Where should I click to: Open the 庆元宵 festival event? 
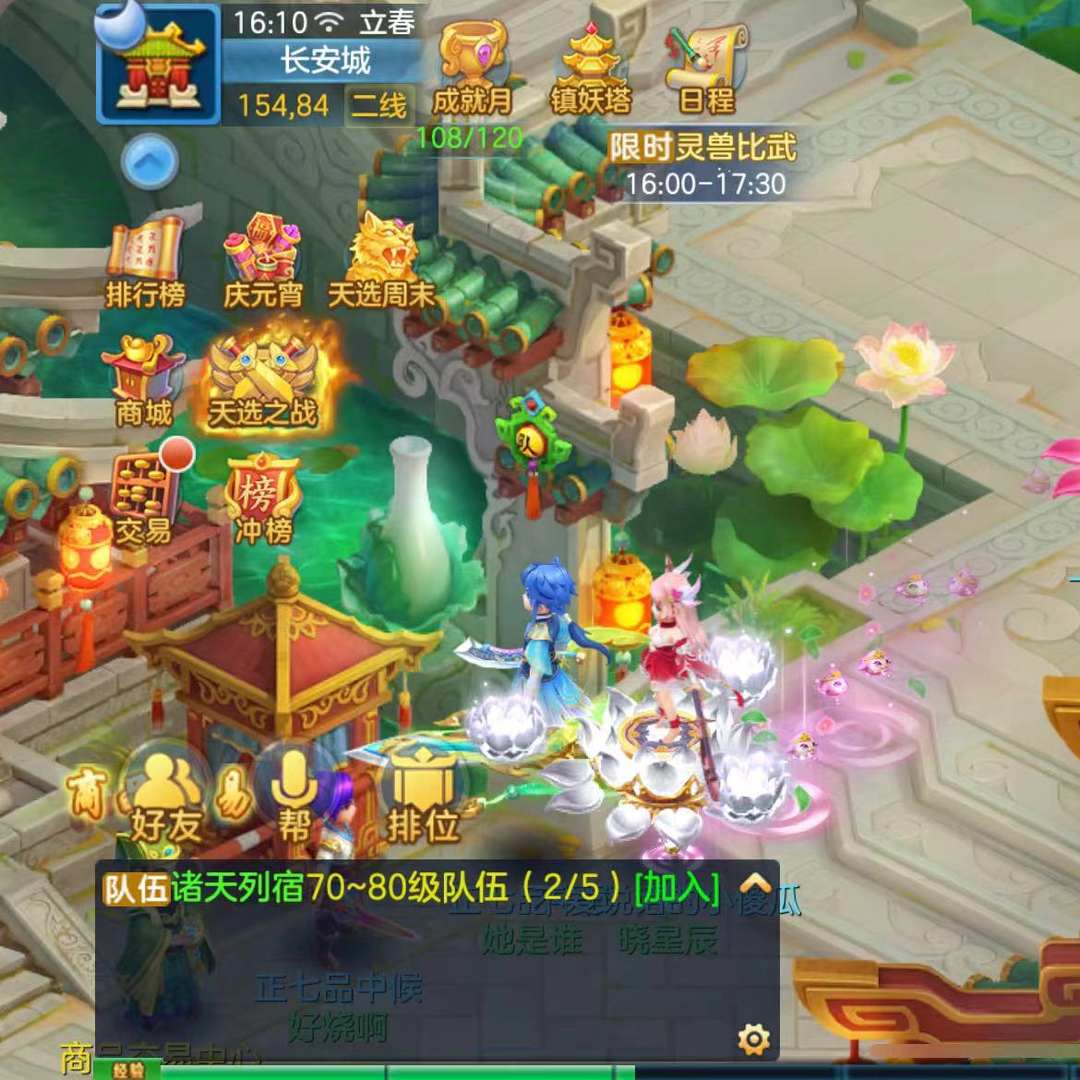[x=263, y=262]
